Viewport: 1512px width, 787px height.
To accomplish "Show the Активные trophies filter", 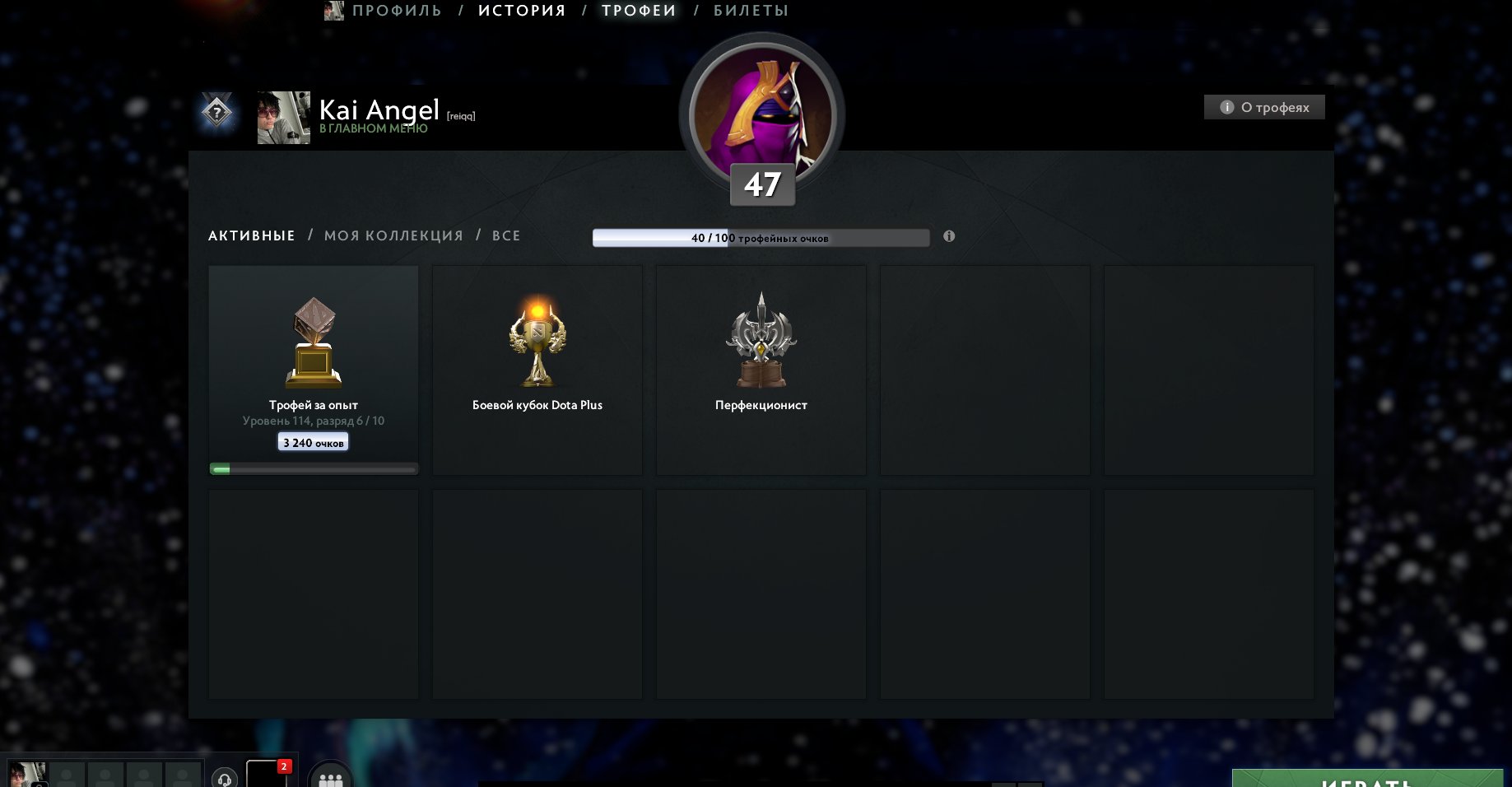I will [251, 235].
